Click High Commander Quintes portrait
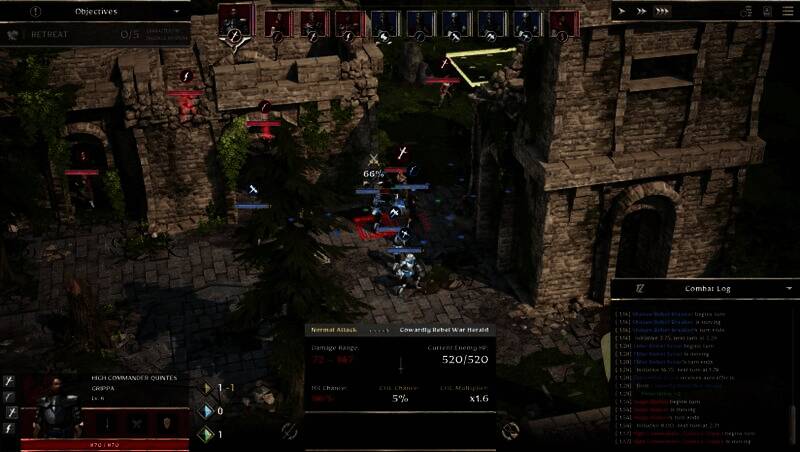800x452 pixels. point(58,412)
